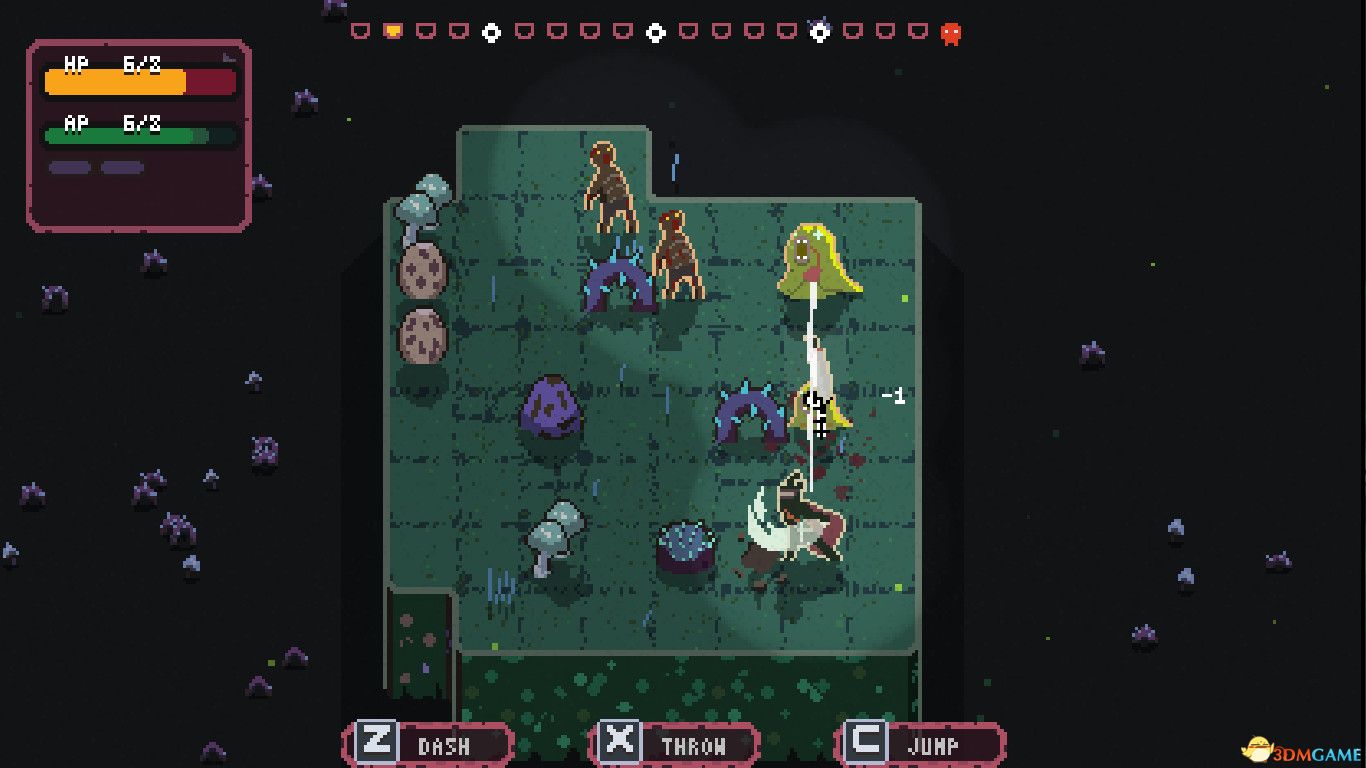Select the horned purple-topped ring marker

pyautogui.click(x=819, y=31)
